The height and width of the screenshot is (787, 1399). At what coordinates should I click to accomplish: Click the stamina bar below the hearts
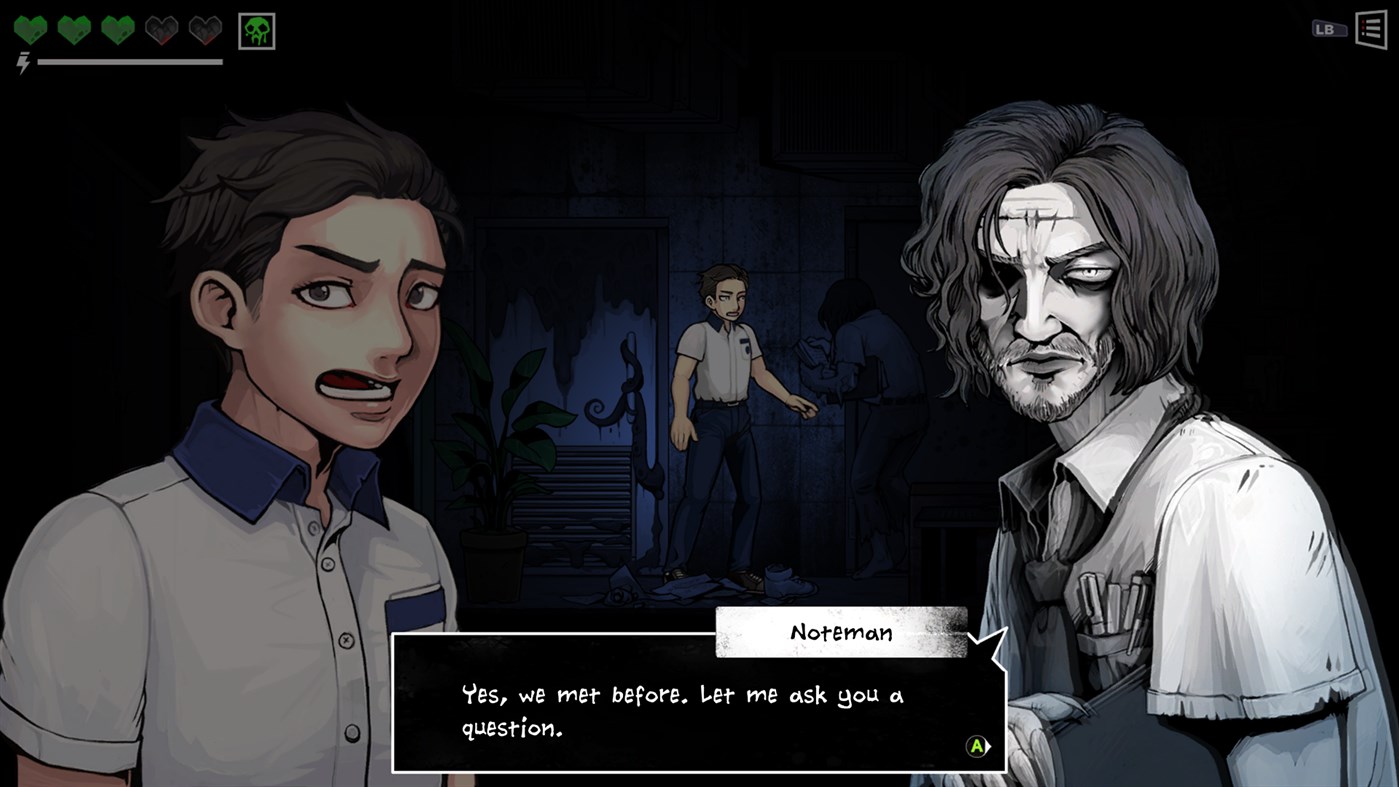[130, 64]
